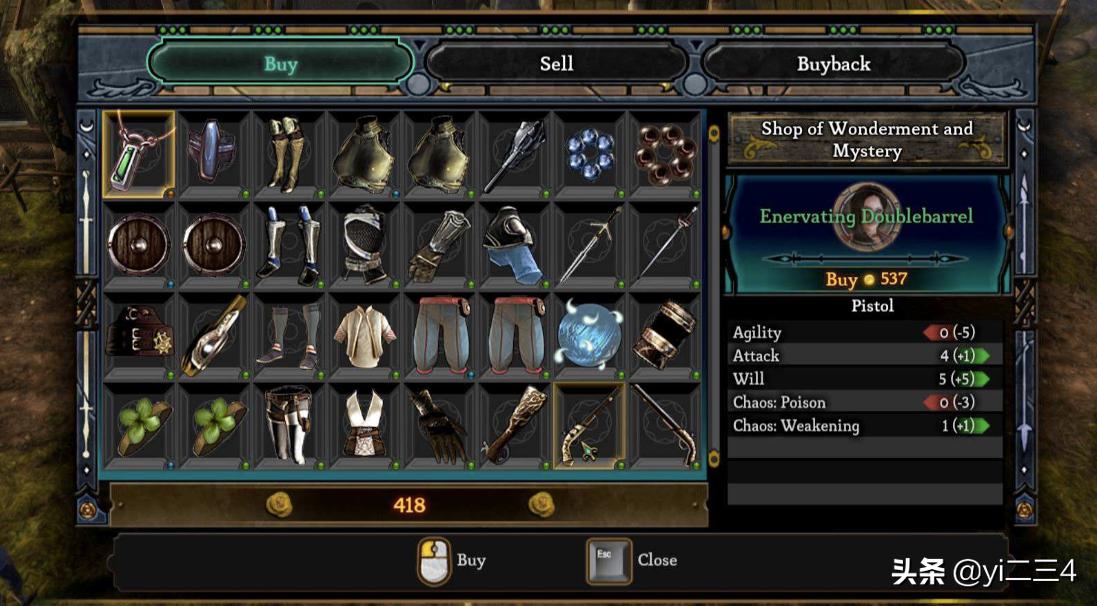Choose the spiked mace in the shop grid

click(514, 153)
